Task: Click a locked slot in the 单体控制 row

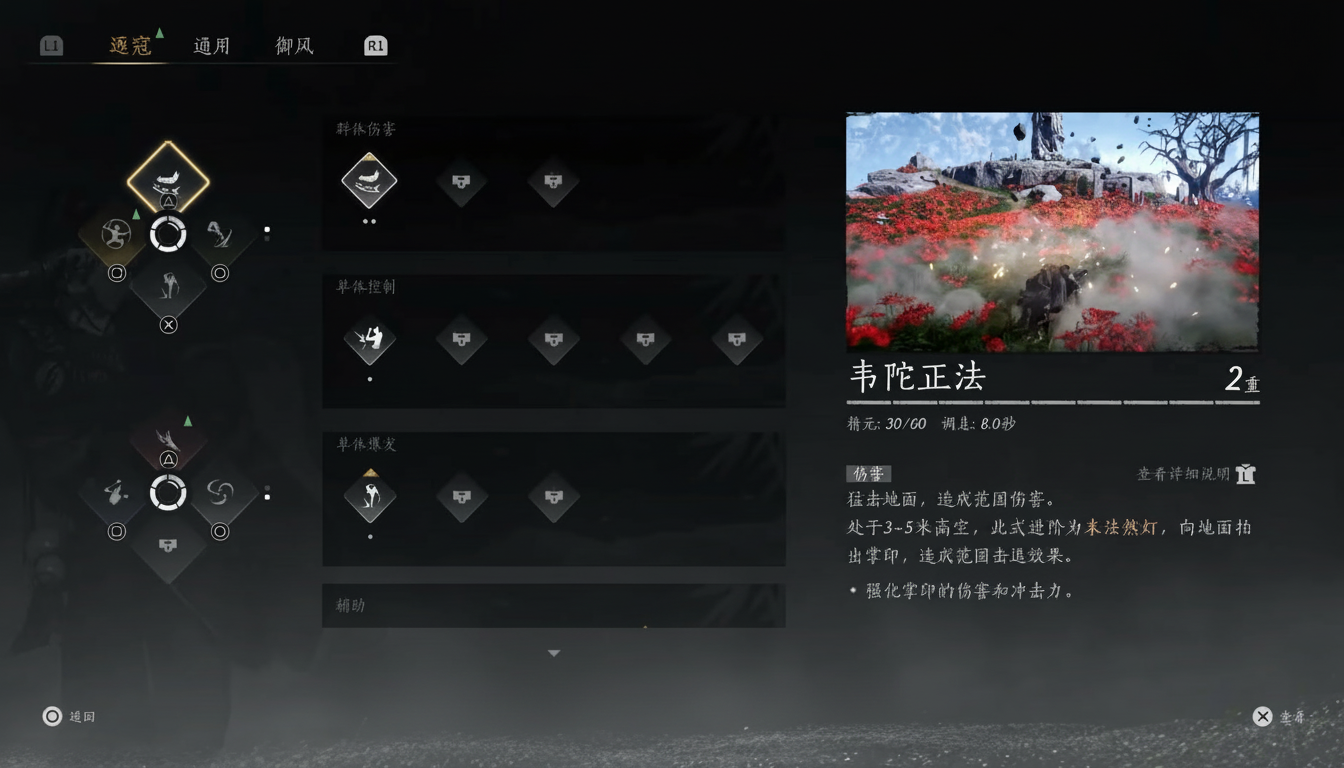Action: pyautogui.click(x=462, y=340)
